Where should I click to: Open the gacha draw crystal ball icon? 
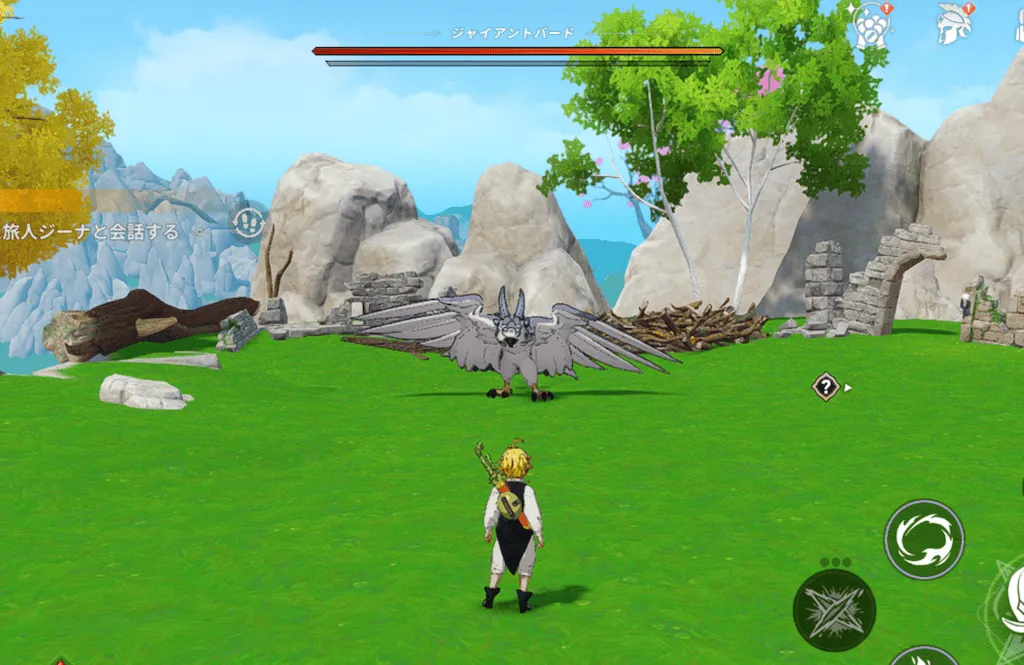870,24
